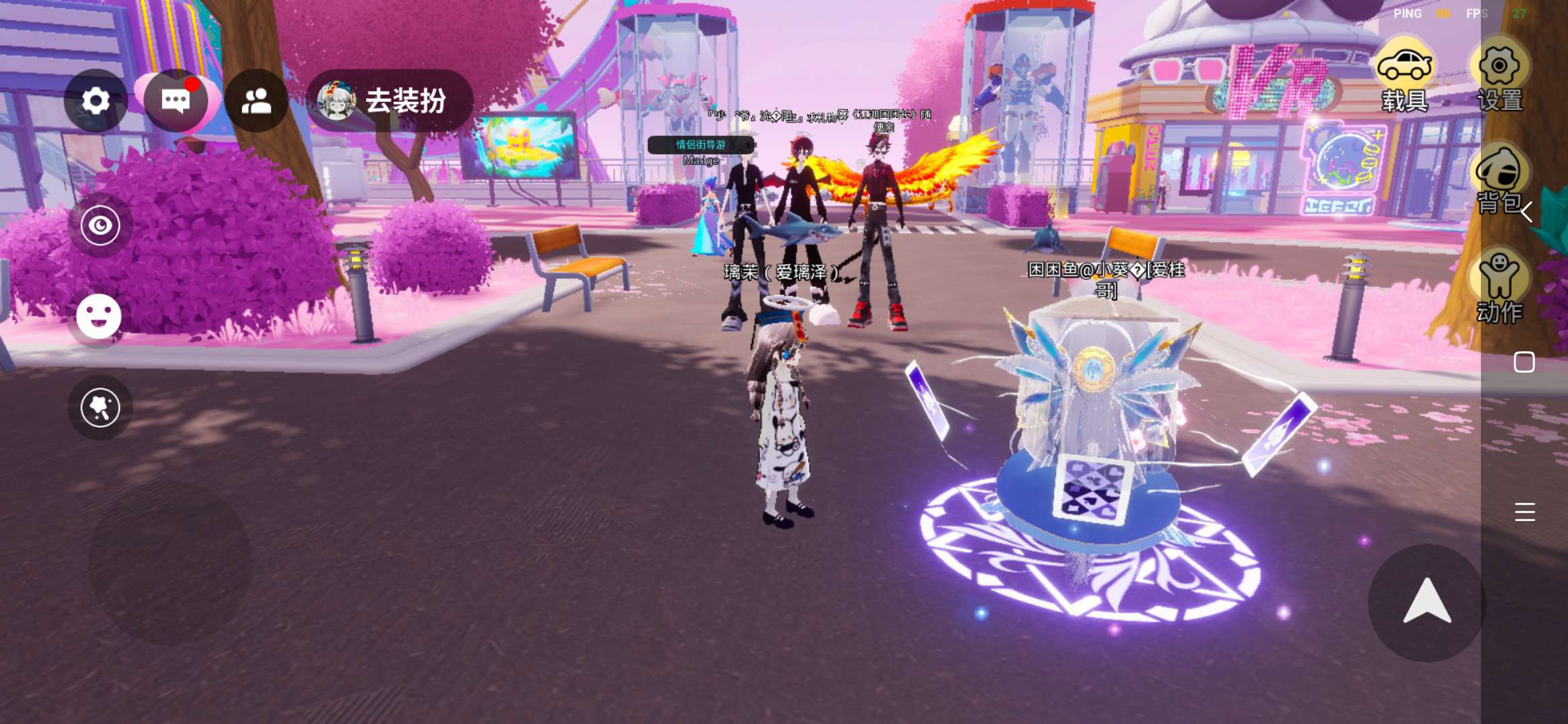
Task: Show the friends list icon
Action: coord(256,101)
